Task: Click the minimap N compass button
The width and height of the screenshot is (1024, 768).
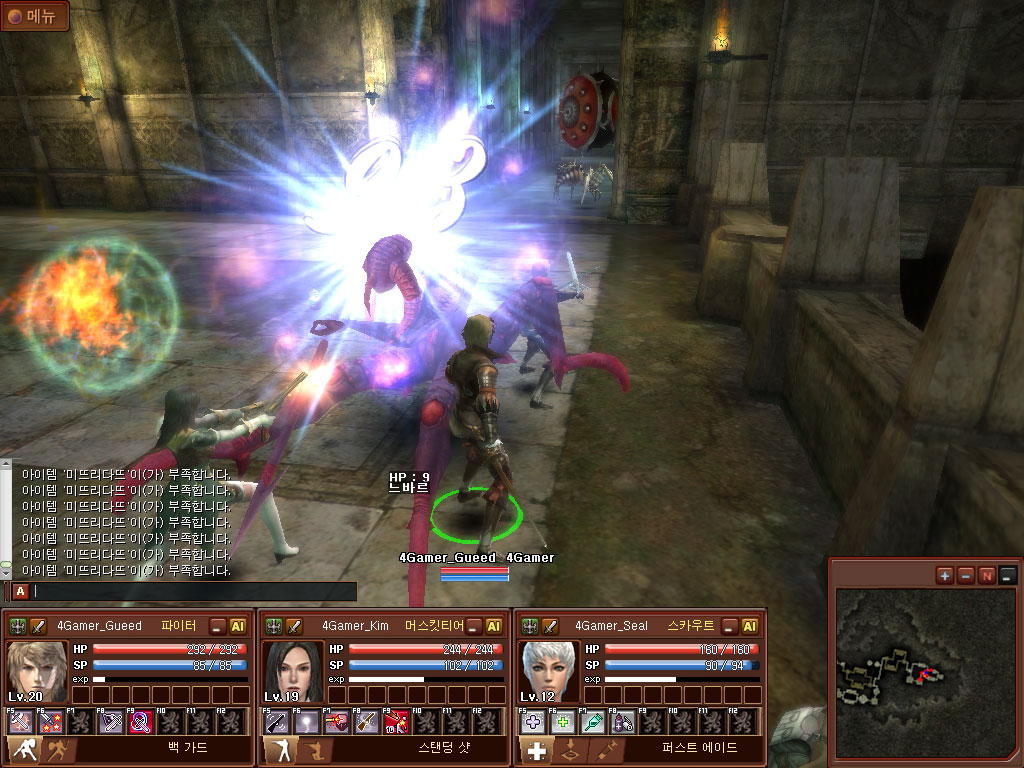Action: 986,575
